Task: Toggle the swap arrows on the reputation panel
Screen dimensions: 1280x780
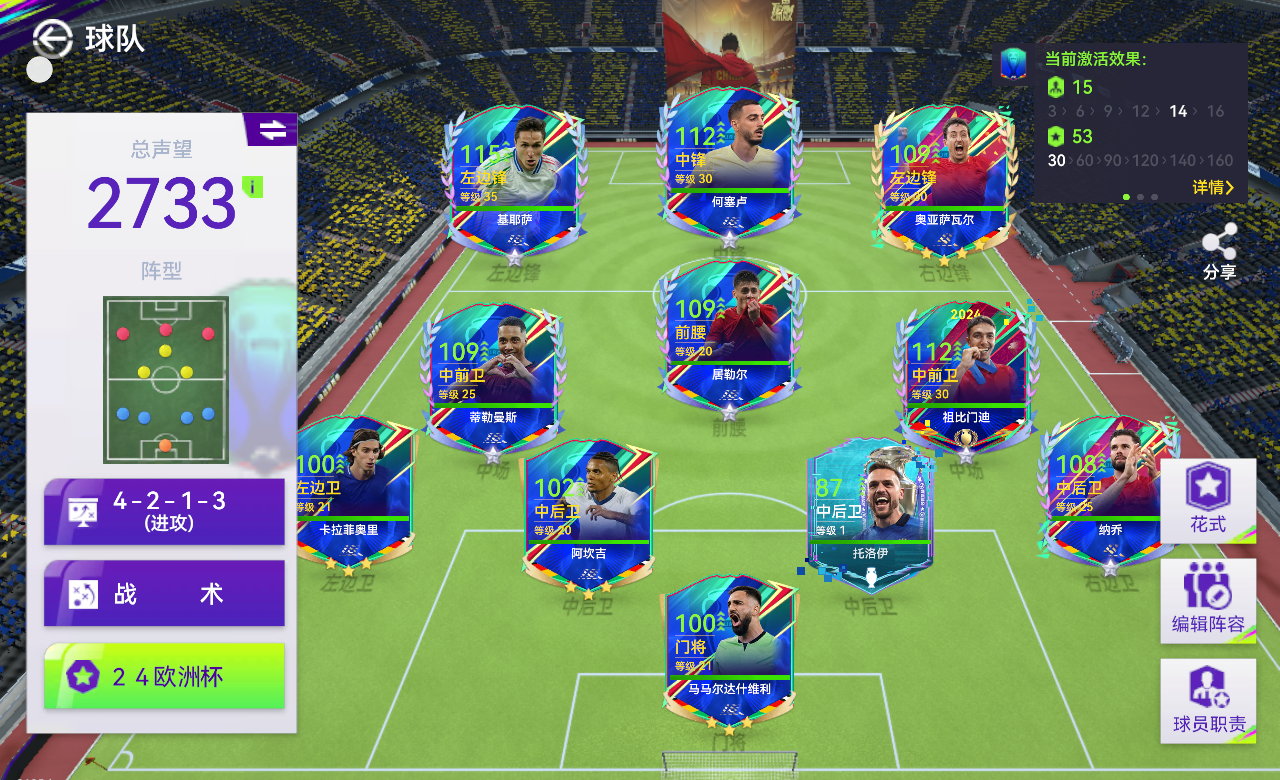Action: point(271,130)
